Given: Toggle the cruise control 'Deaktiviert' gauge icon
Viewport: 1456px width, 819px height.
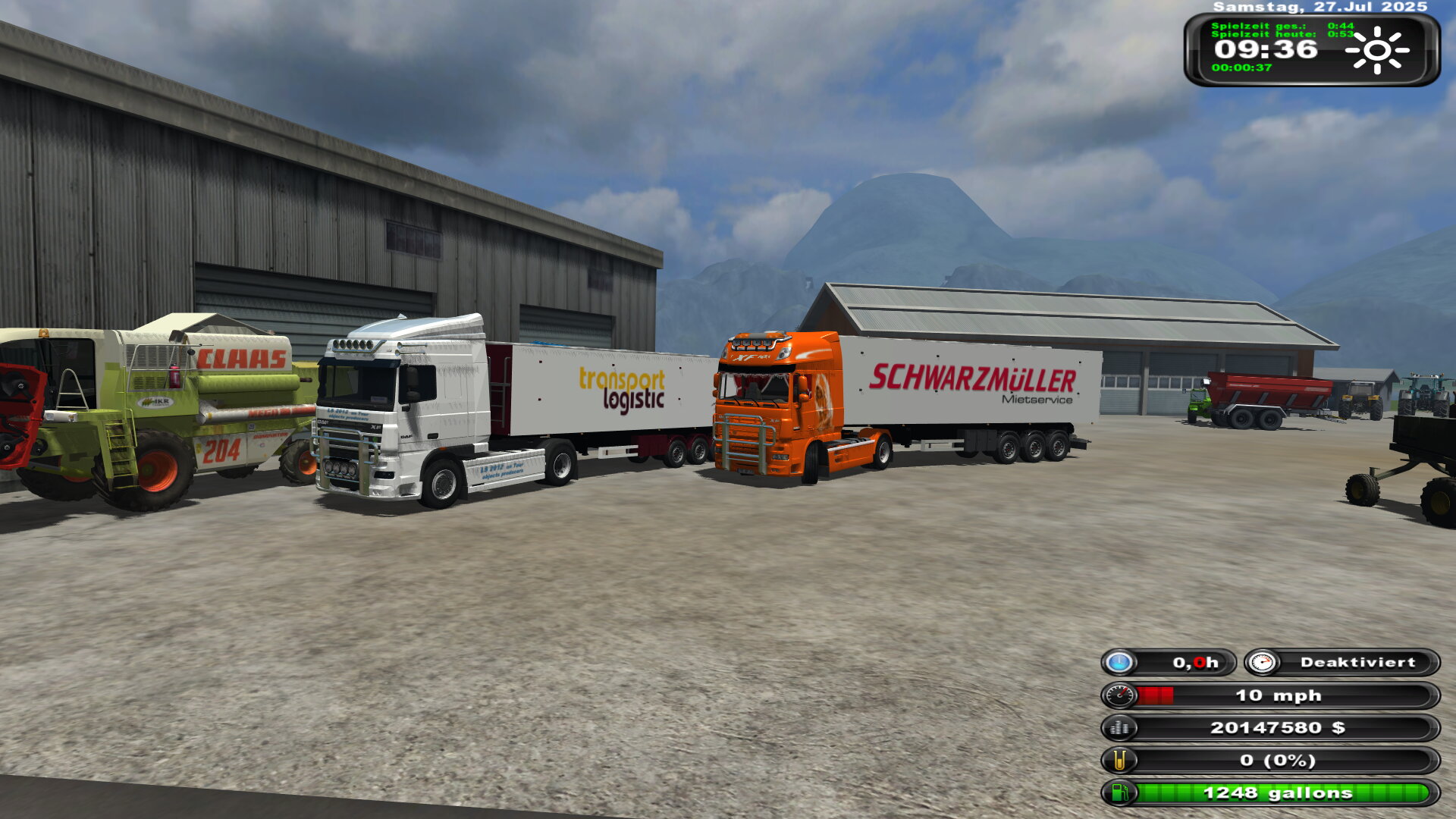Looking at the screenshot, I should (1262, 663).
